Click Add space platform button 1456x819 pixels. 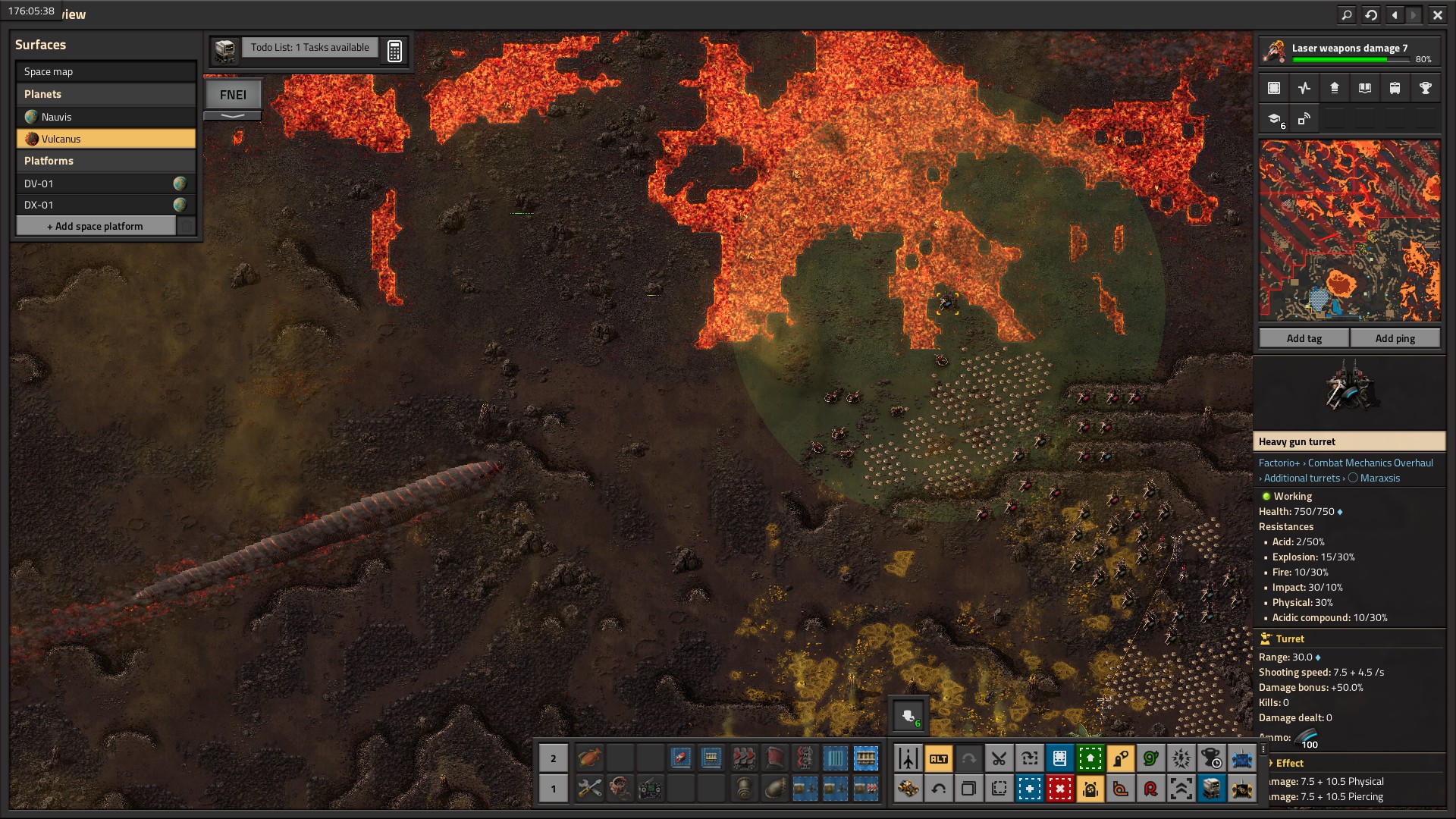click(x=96, y=226)
